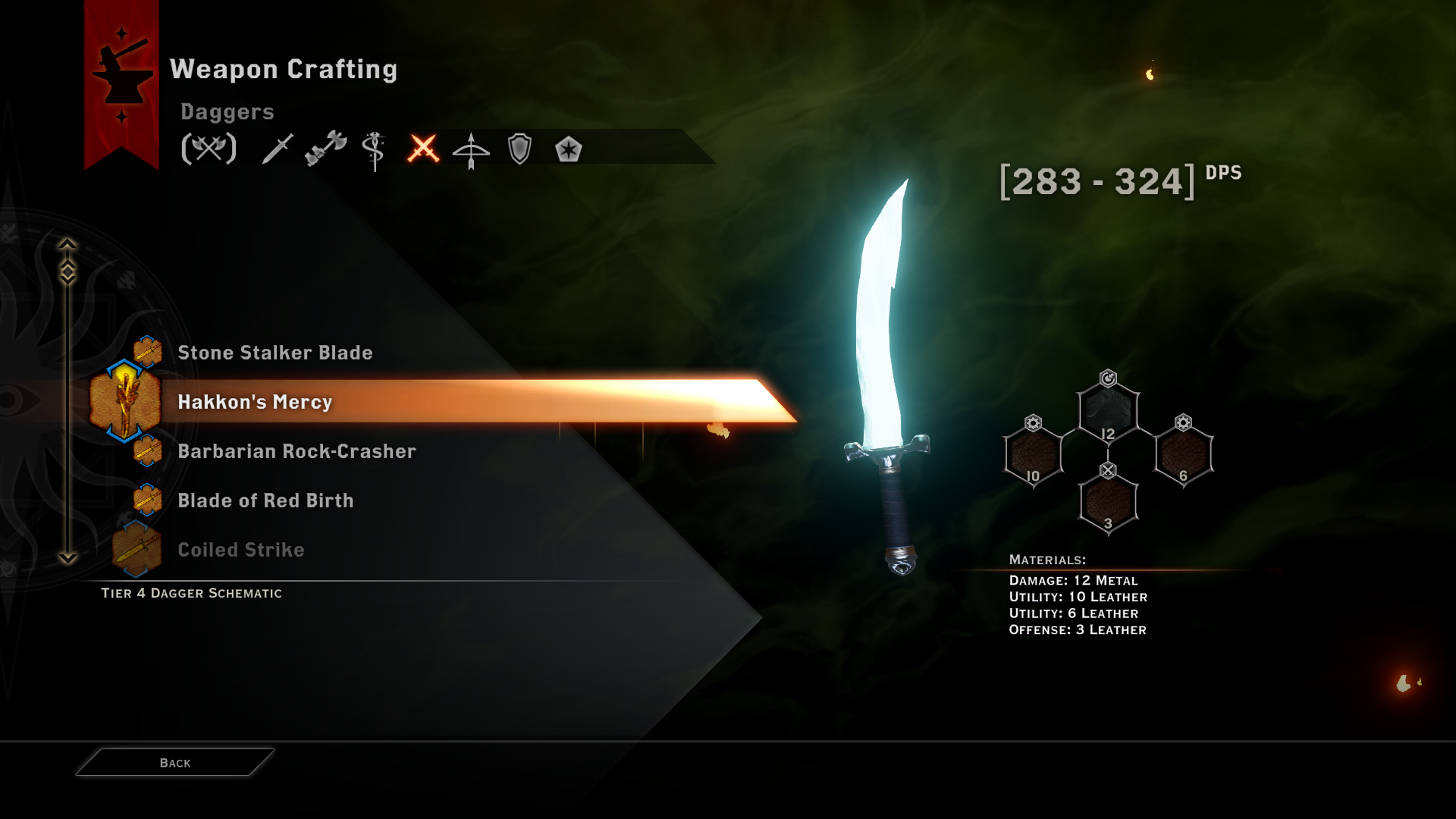Viewport: 1456px width, 819px height.
Task: Switch to the mage staff tab
Action: coord(374,149)
